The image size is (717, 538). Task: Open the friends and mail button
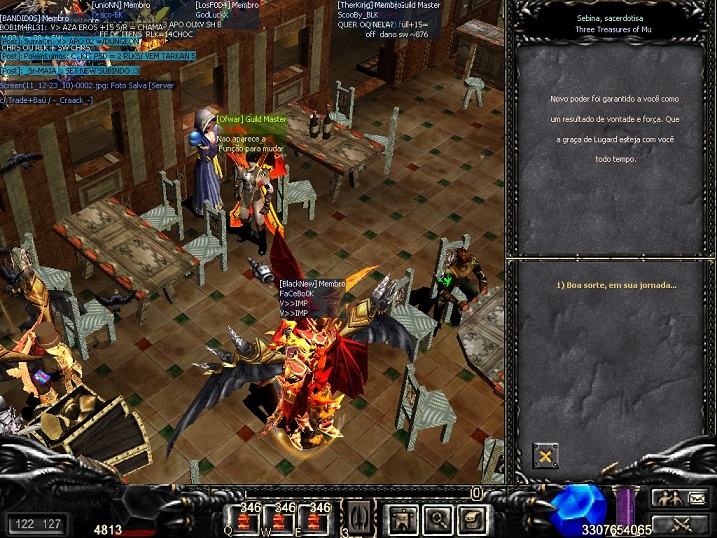pyautogui.click(x=680, y=497)
